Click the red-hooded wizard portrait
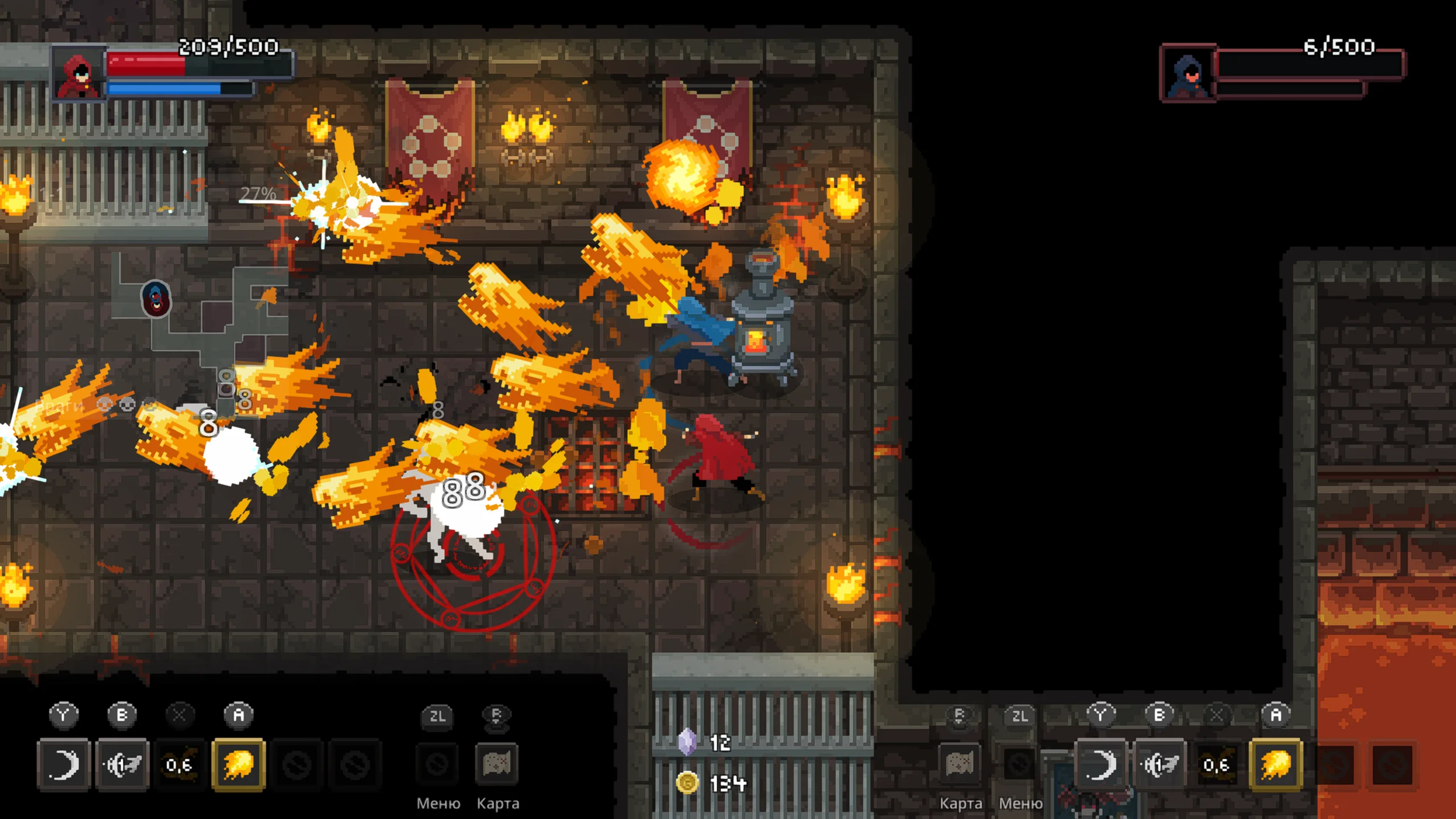Image resolution: width=1456 pixels, height=819 pixels. pyautogui.click(x=79, y=74)
